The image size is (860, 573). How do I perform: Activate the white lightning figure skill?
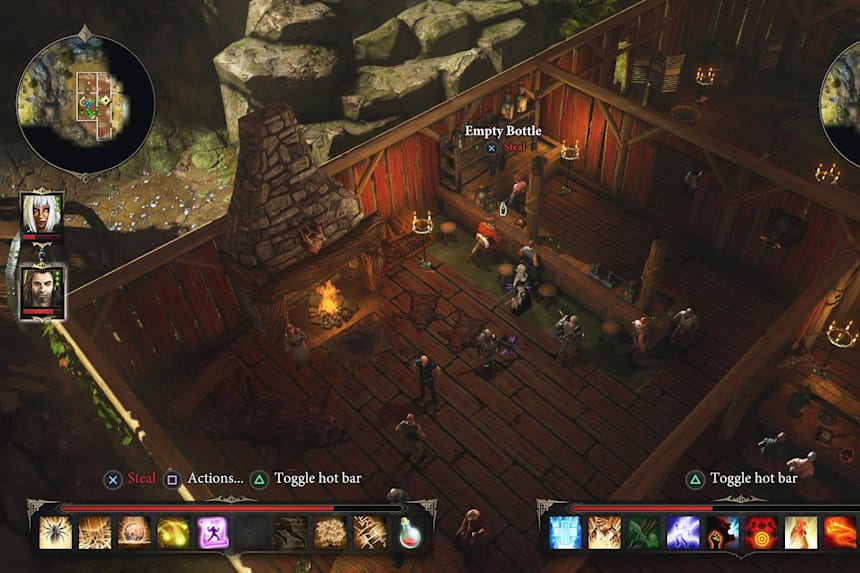[682, 532]
